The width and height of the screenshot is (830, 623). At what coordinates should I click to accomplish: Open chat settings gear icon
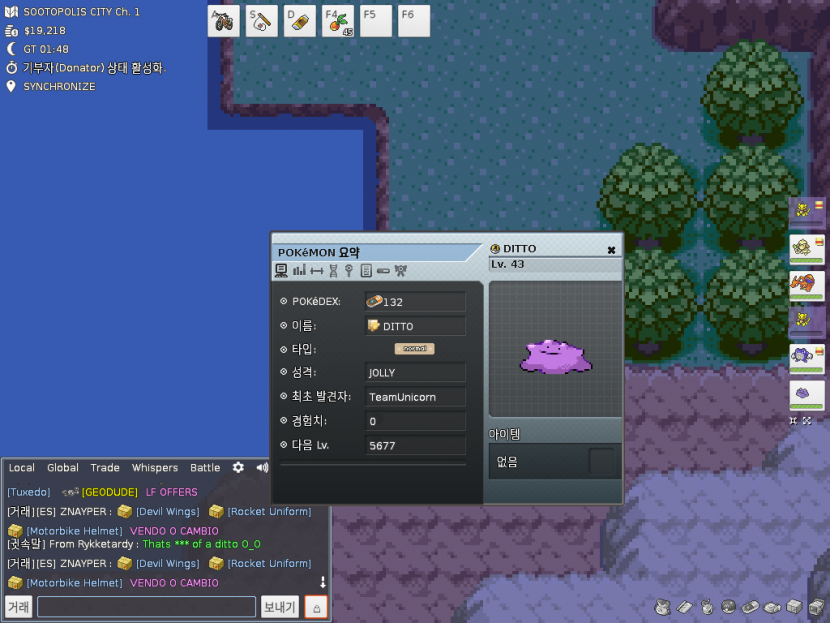238,468
